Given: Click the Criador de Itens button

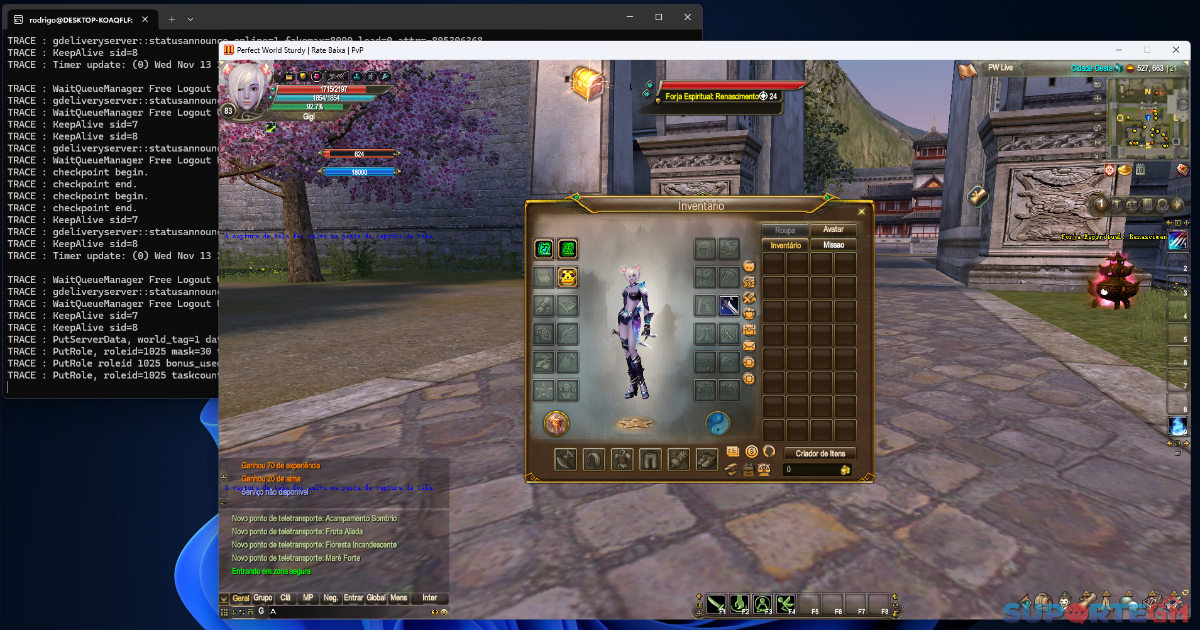Looking at the screenshot, I should pyautogui.click(x=819, y=453).
